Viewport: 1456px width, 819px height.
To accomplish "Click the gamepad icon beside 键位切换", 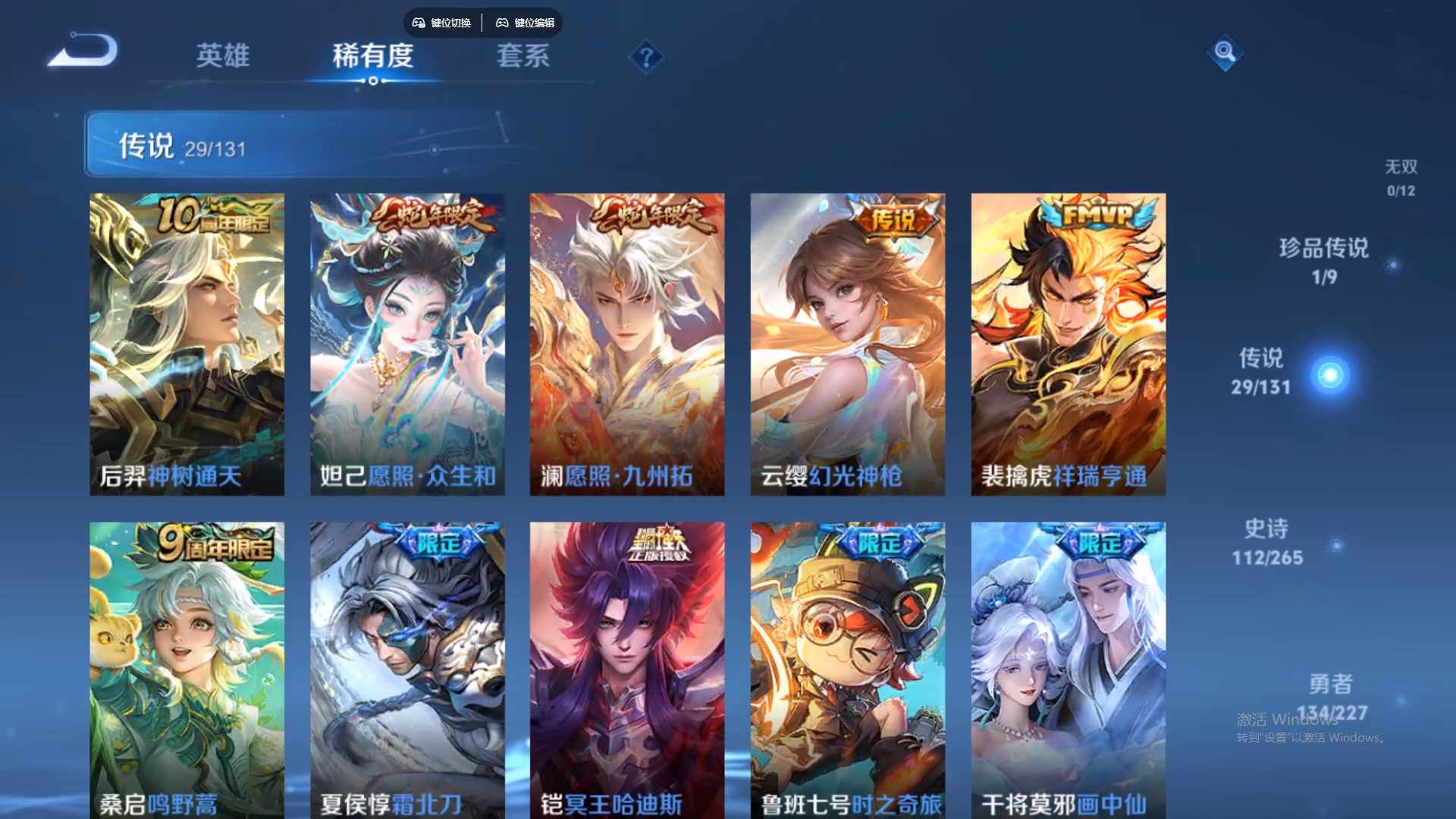I will point(418,23).
